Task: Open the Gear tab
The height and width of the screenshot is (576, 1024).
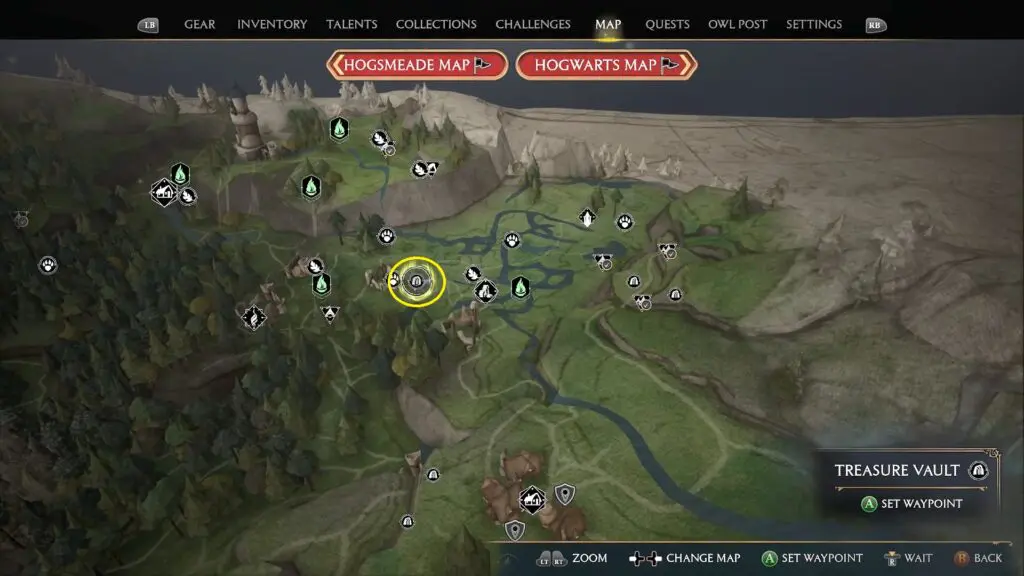Action: click(x=199, y=24)
